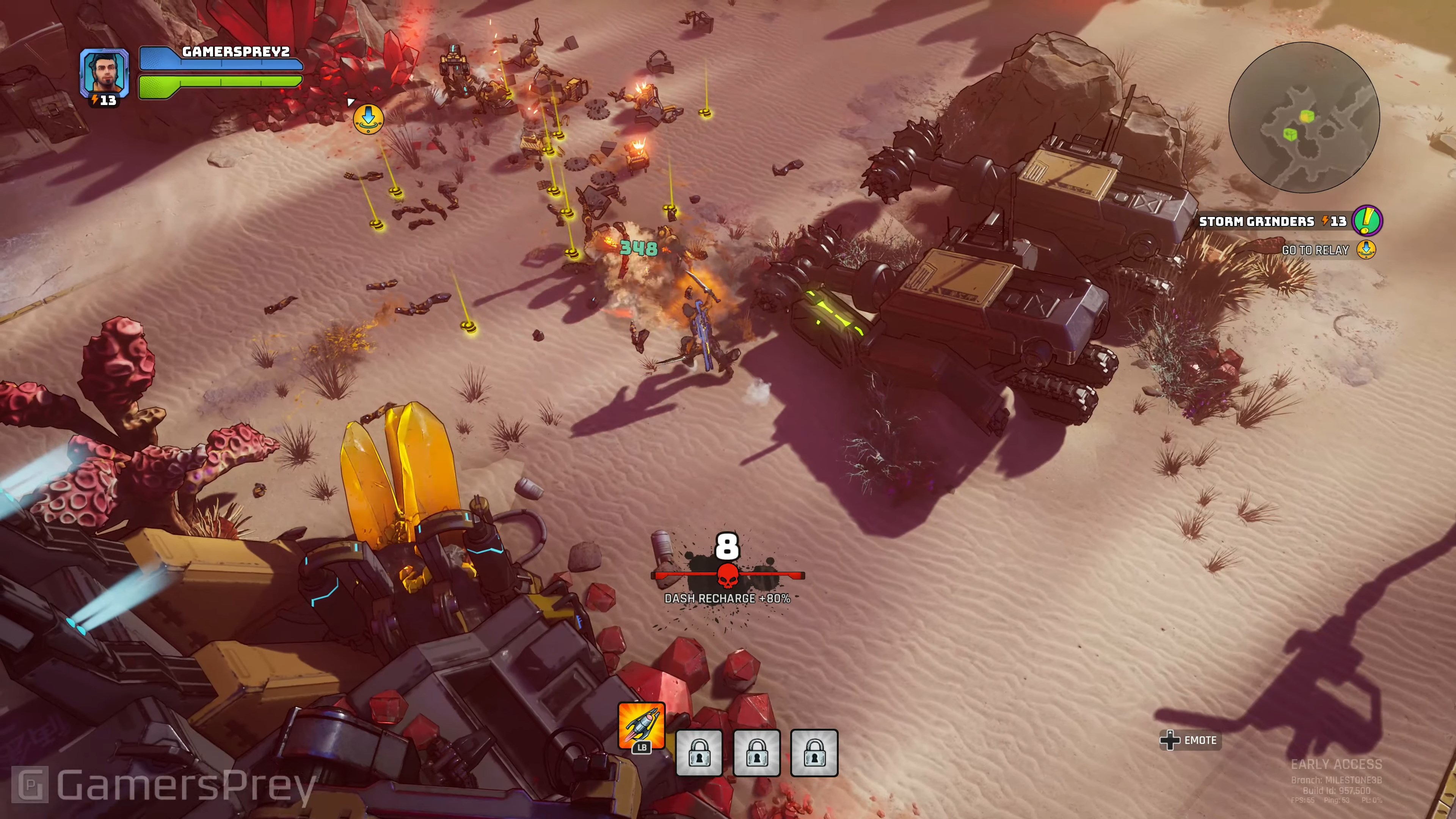Image resolution: width=1456 pixels, height=819 pixels.
Task: Click the Go To Relay objective
Action: [1315, 250]
